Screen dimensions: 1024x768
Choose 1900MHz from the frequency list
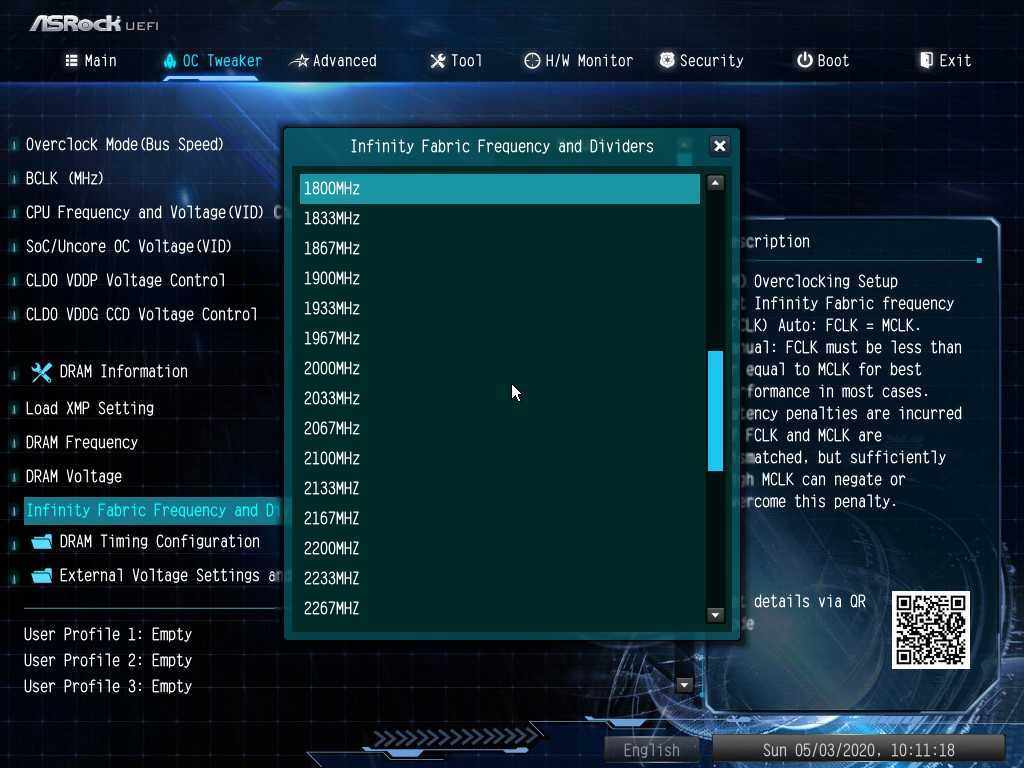click(x=499, y=278)
